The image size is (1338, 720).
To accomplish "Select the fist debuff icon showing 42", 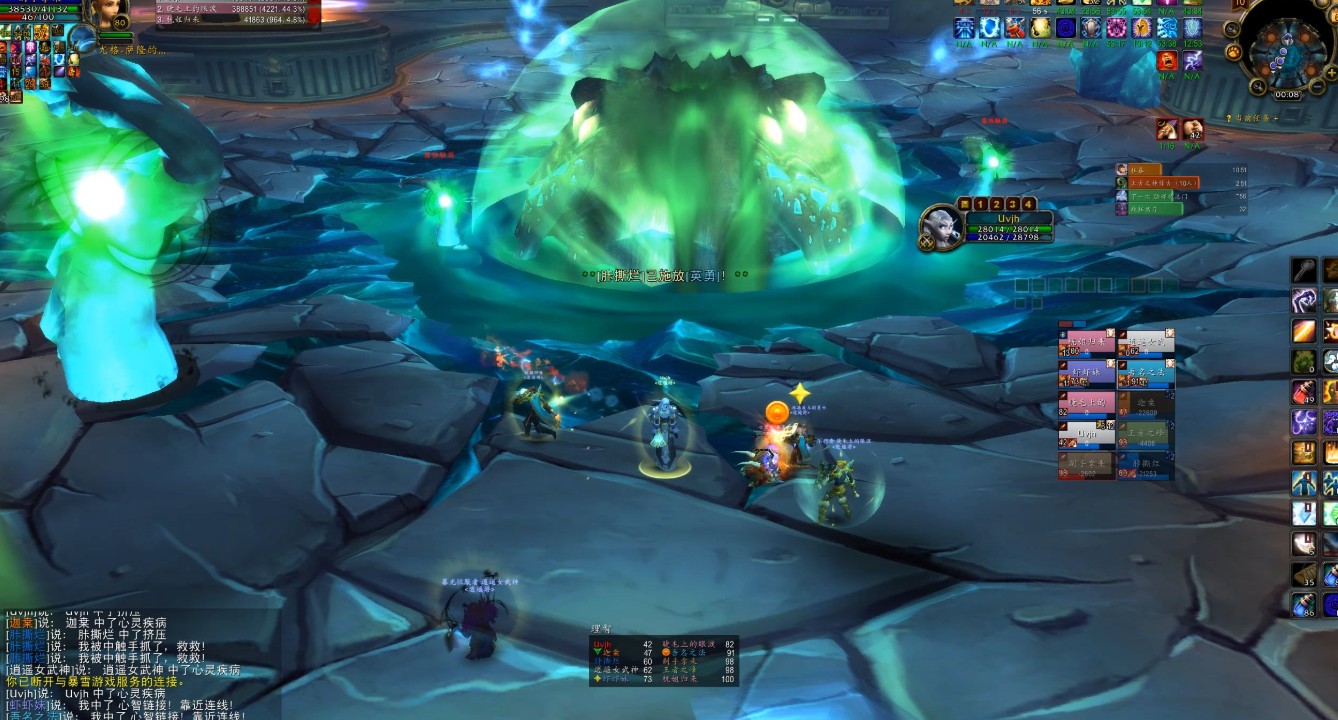I will (x=1193, y=129).
